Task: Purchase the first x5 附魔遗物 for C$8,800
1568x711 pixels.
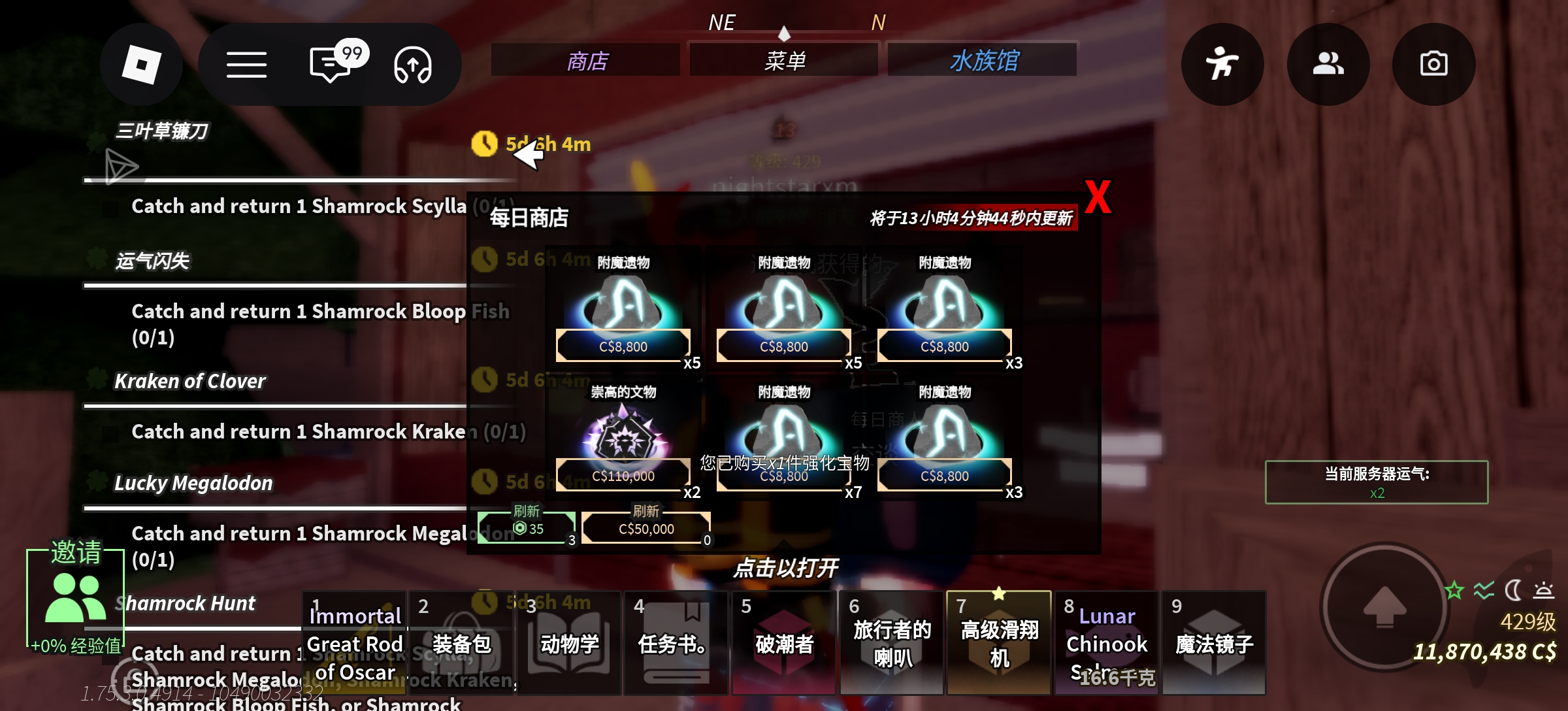Action: click(x=625, y=346)
